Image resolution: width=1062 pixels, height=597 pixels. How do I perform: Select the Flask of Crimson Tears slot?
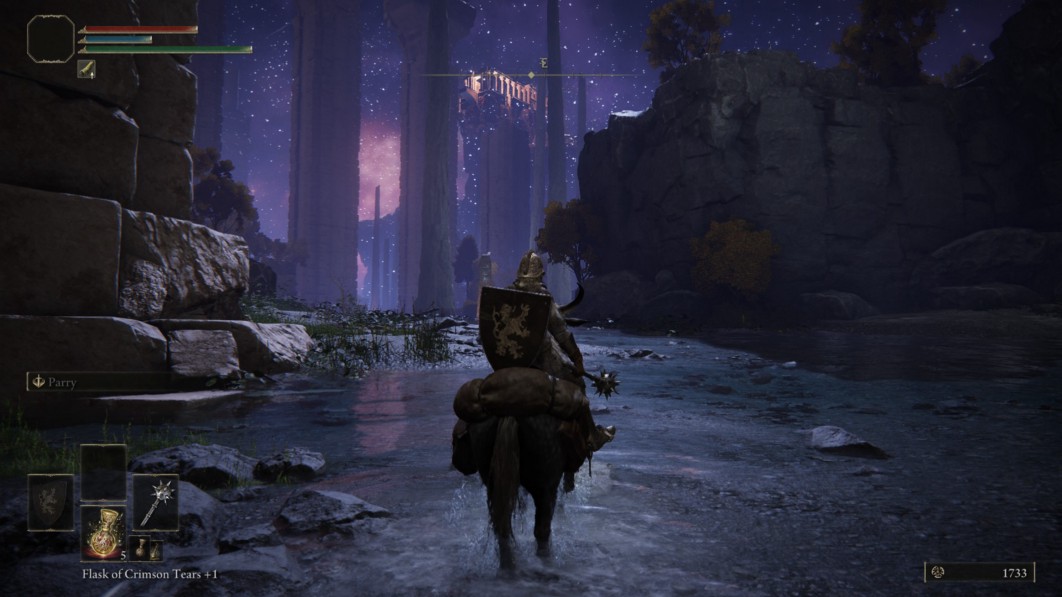(103, 532)
